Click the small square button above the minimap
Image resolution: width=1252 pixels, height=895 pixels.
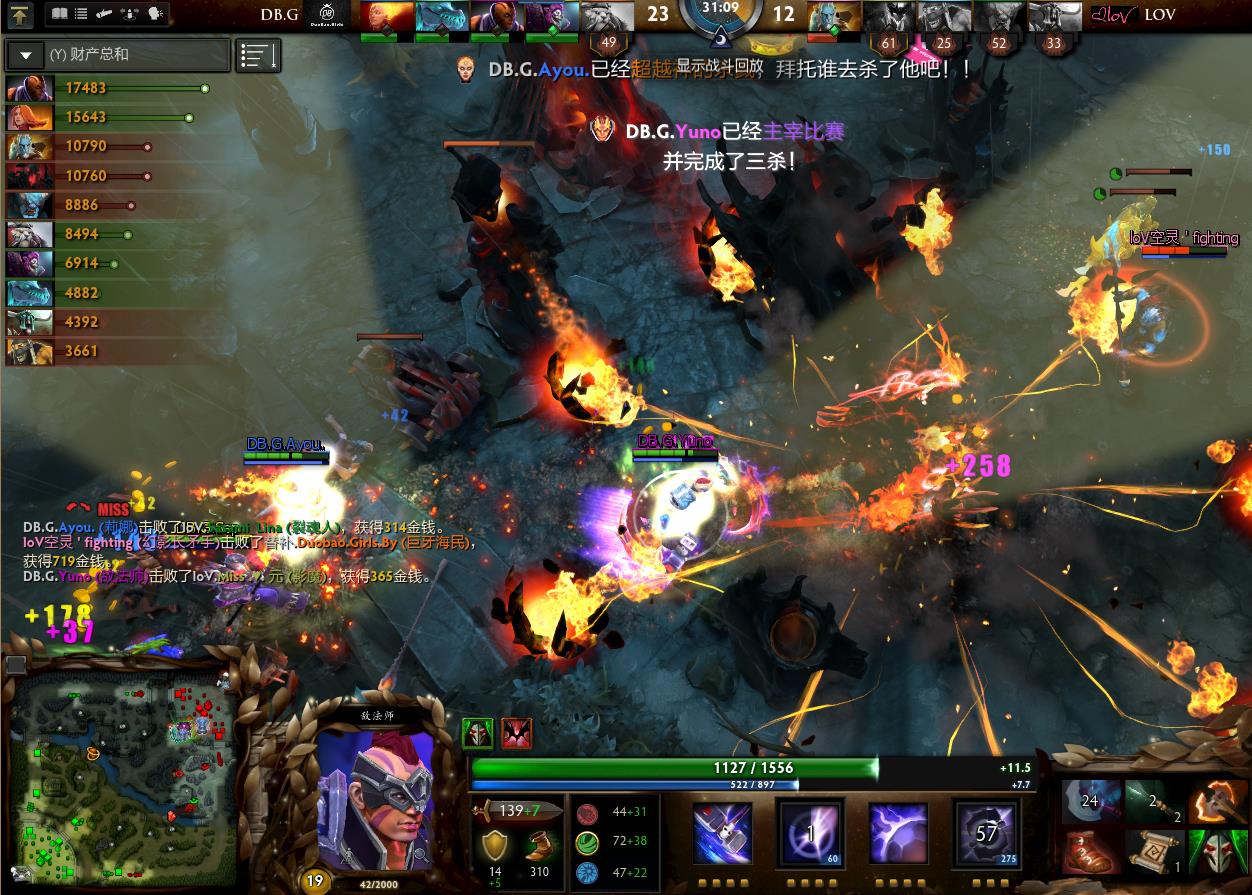16,664
